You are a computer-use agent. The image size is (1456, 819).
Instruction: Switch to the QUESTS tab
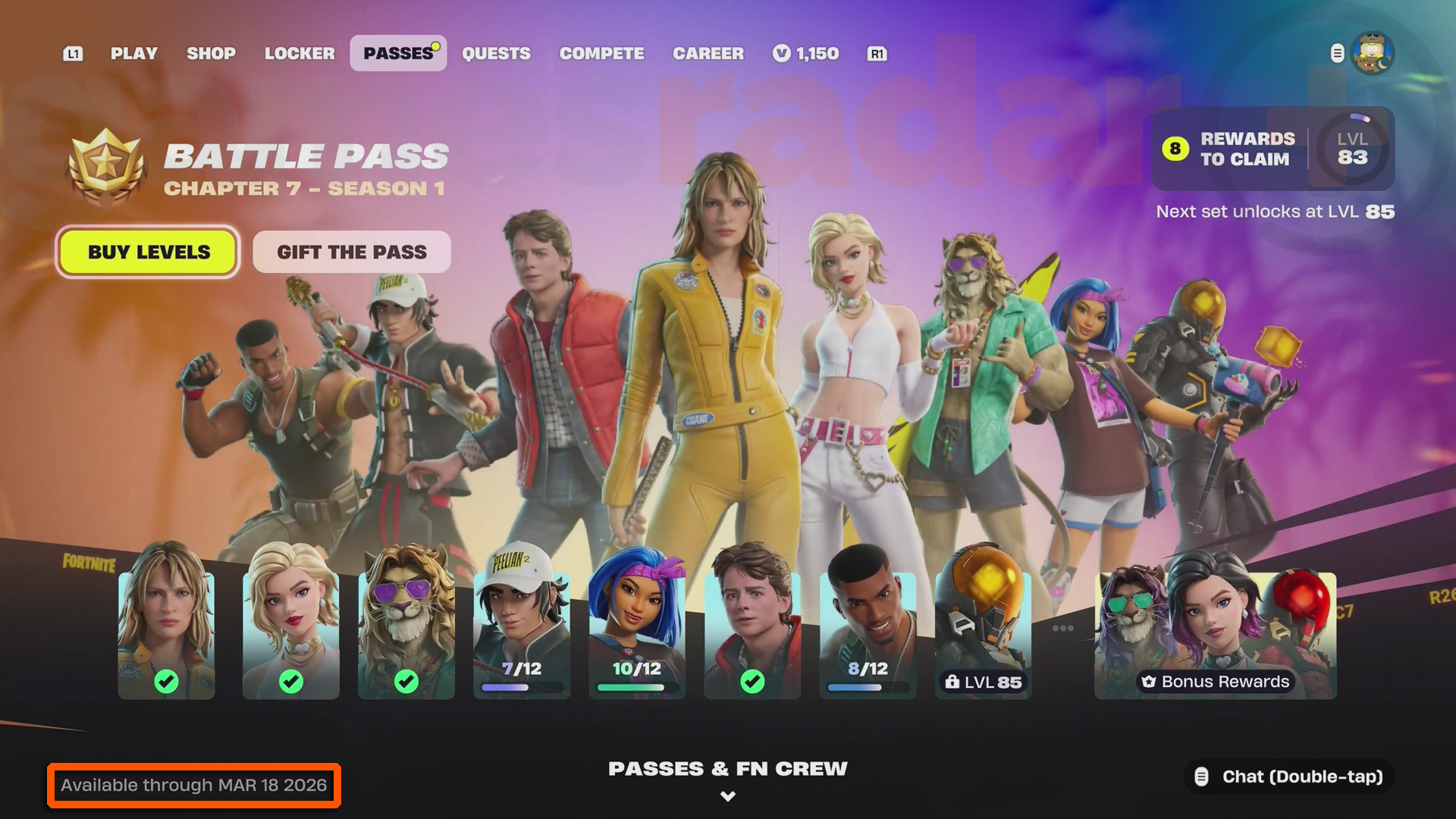(x=497, y=53)
